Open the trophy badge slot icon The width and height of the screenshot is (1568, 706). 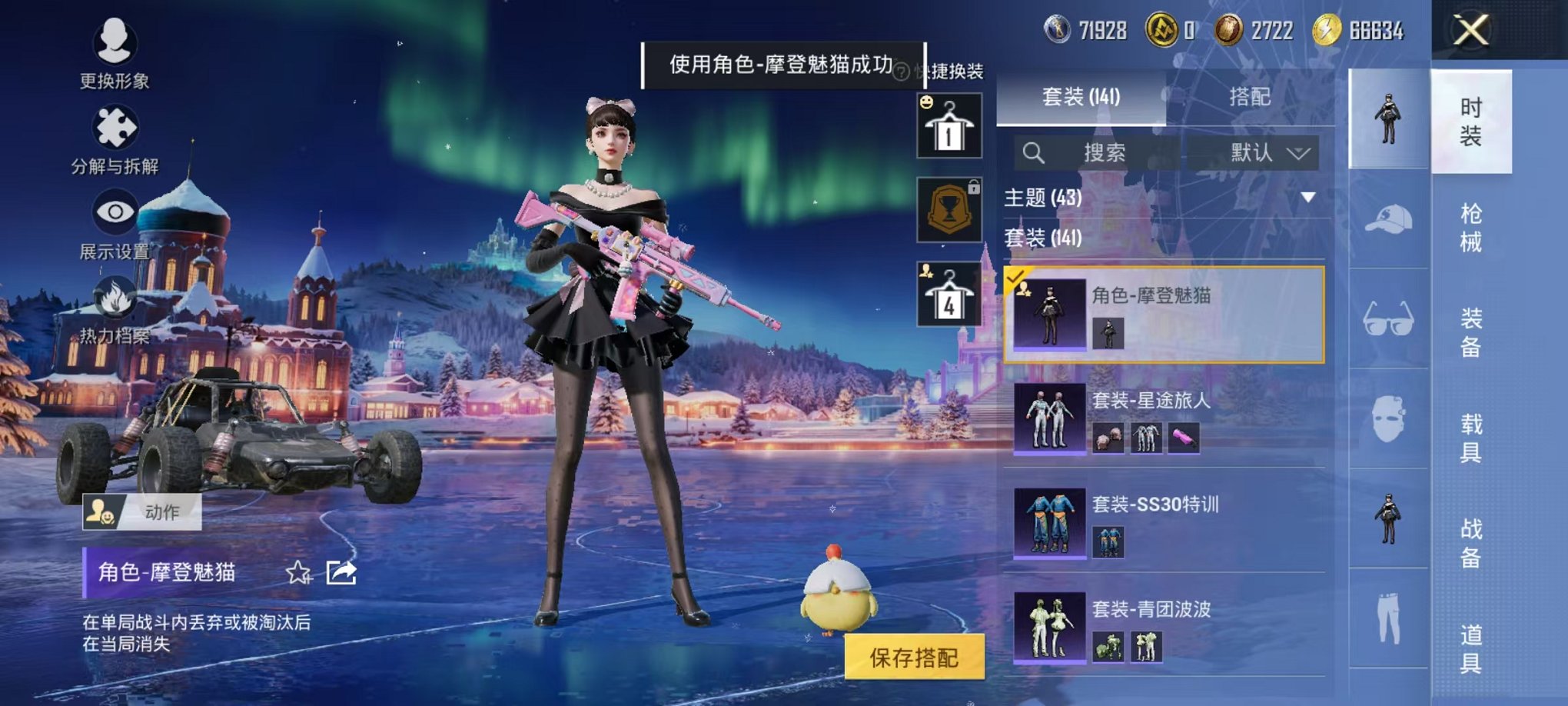tap(949, 209)
